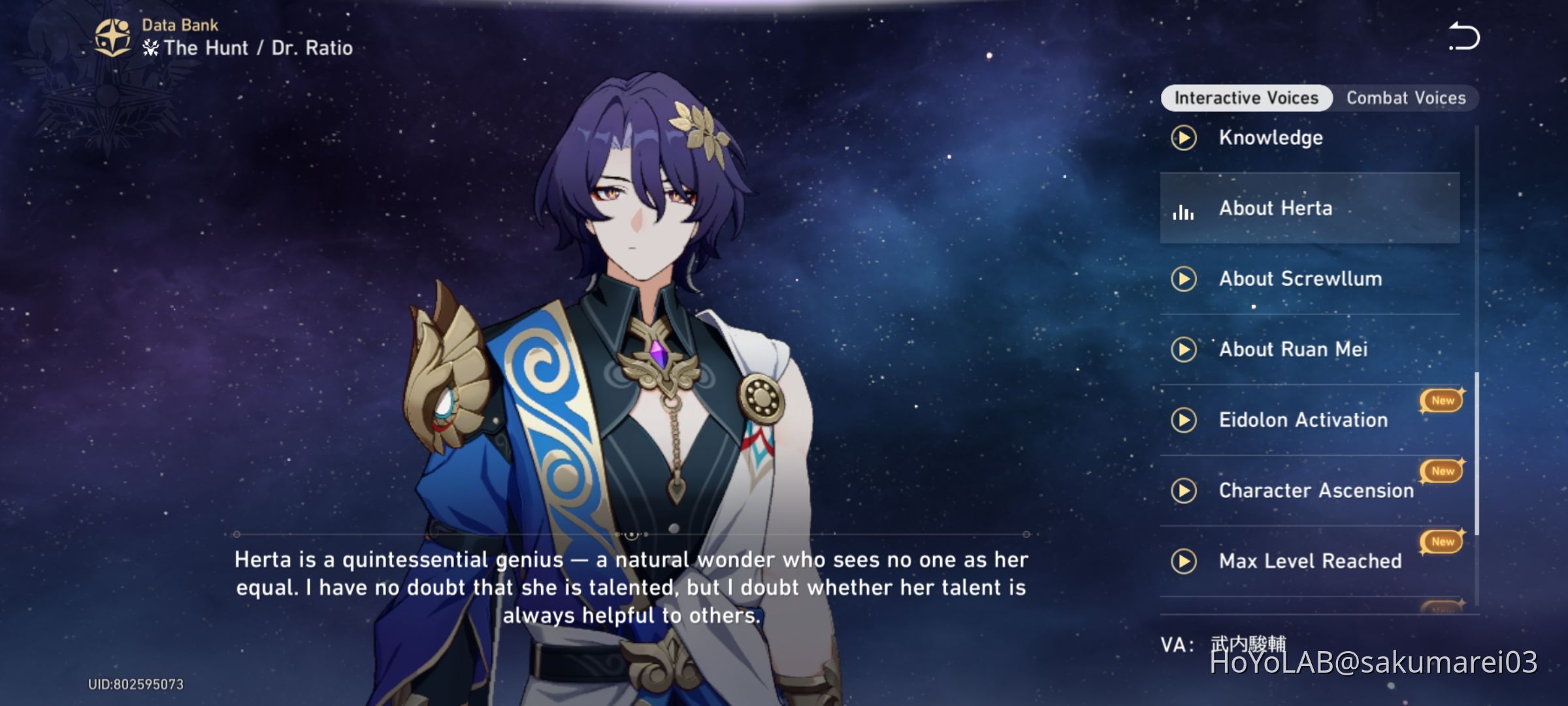Select the Interactive Voices tab
The height and width of the screenshot is (706, 1568).
[x=1245, y=97]
